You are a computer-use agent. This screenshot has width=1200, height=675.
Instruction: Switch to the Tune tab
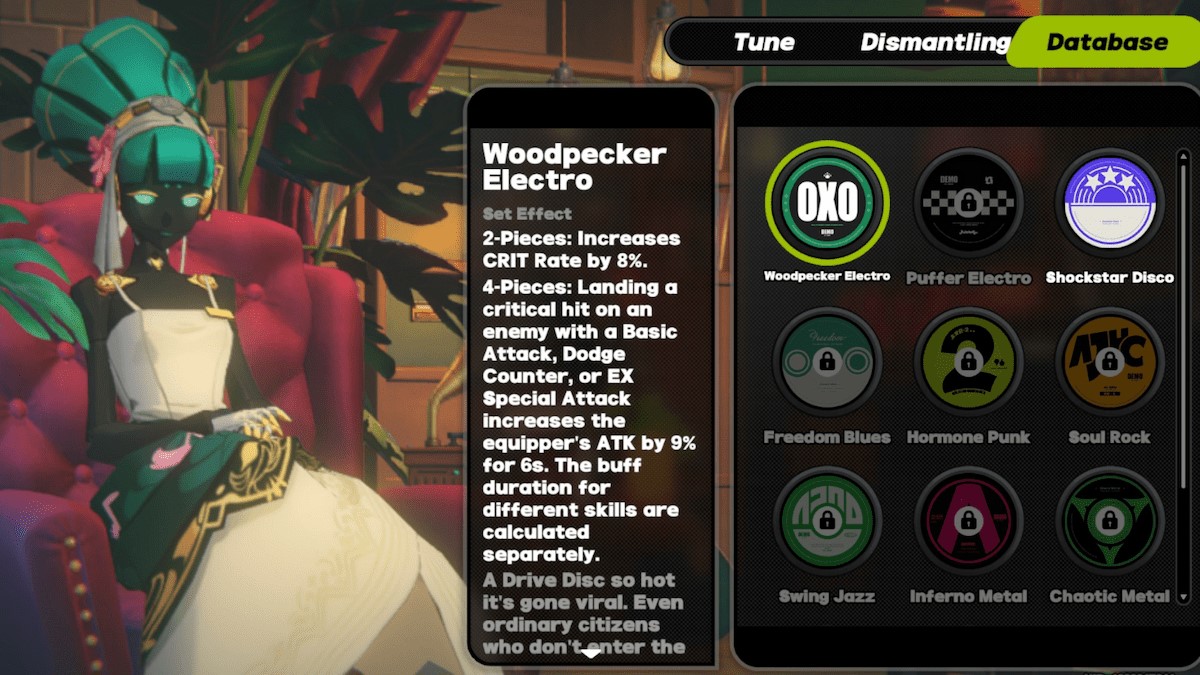click(x=764, y=42)
